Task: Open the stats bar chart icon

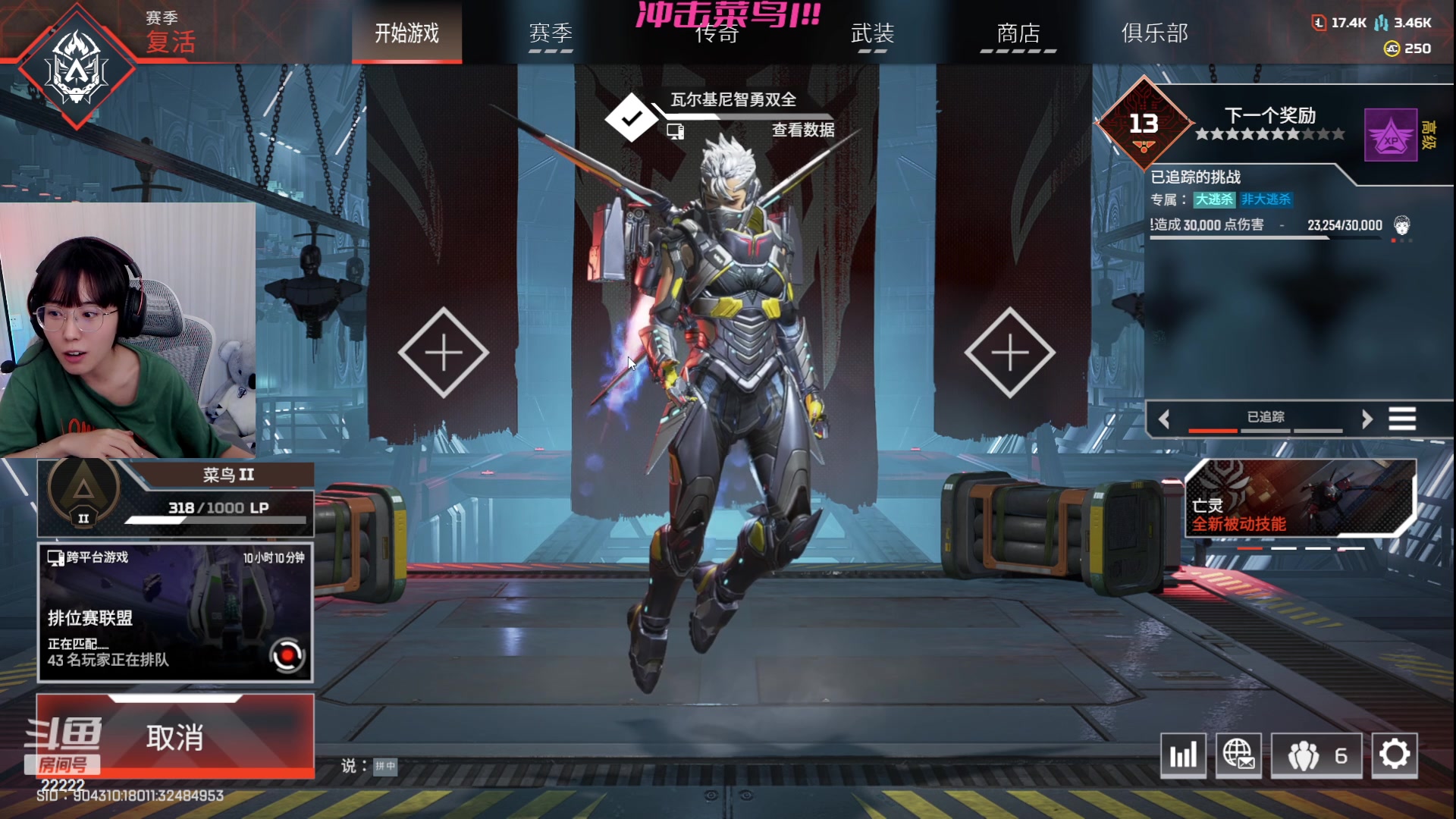Action: tap(1183, 755)
